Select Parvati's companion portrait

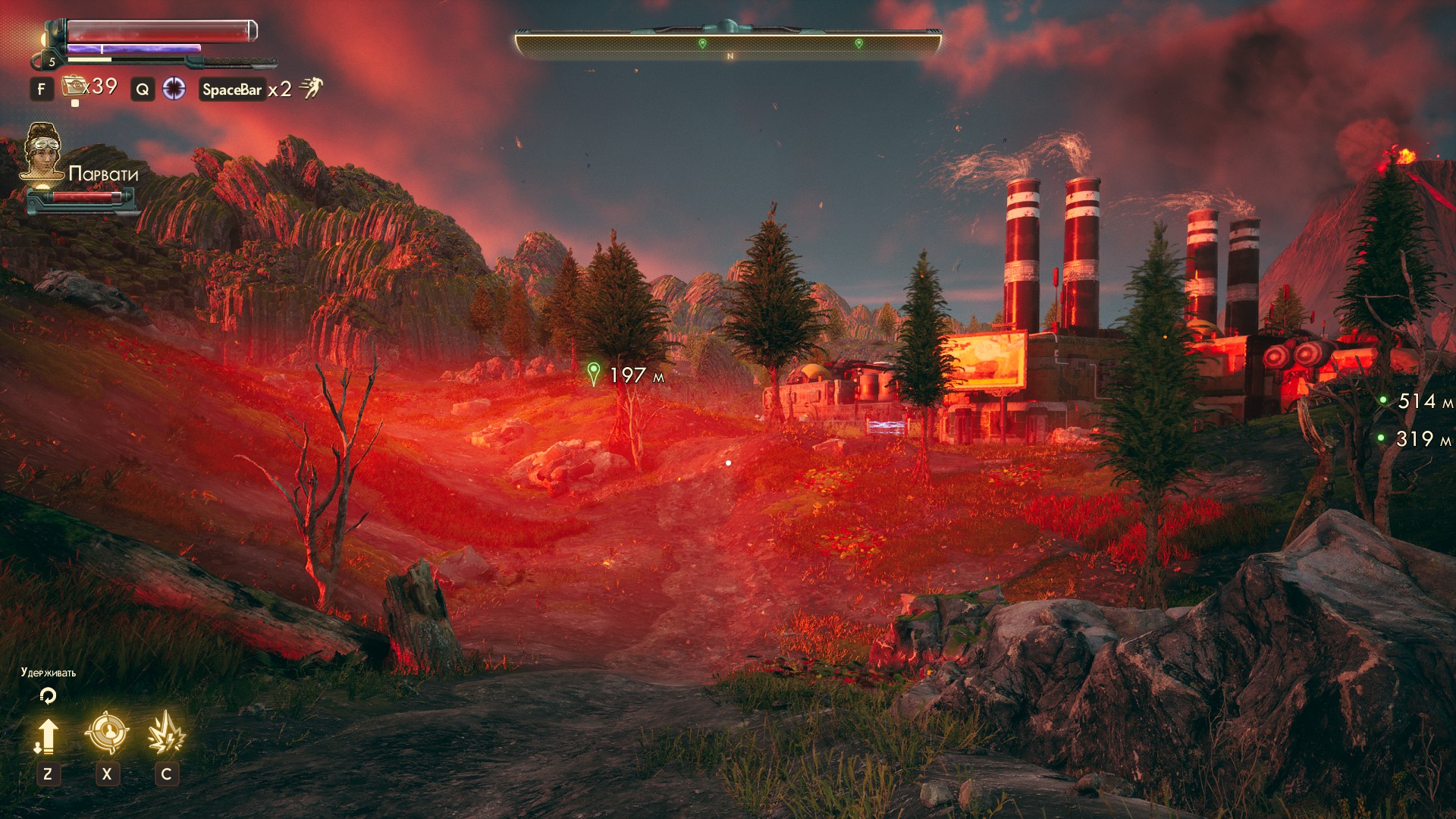click(42, 152)
